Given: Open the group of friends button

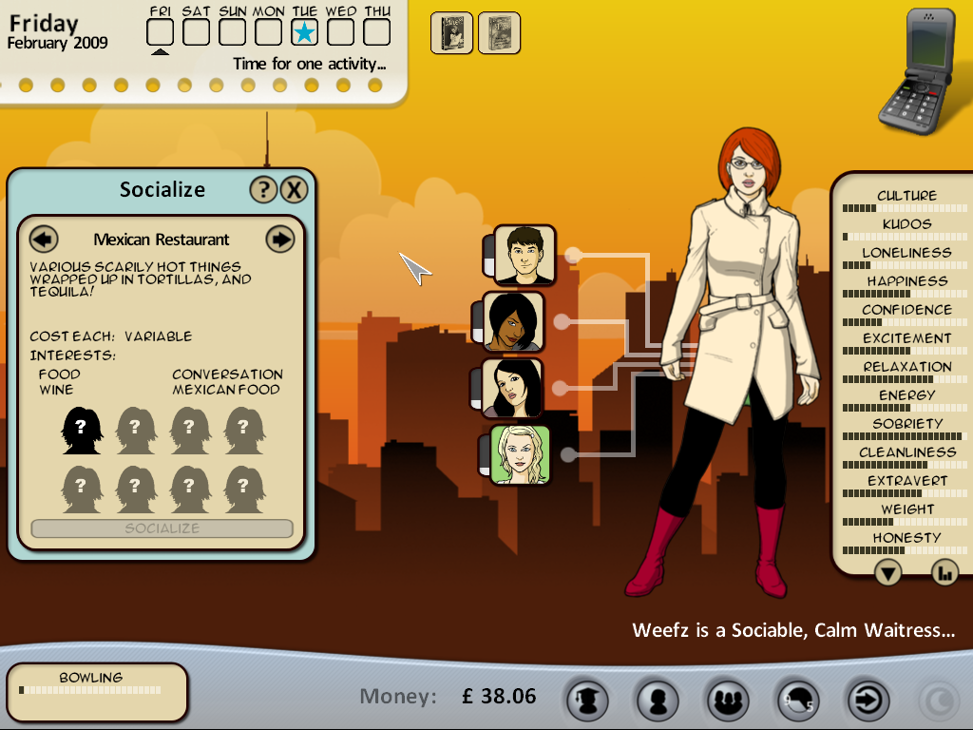Looking at the screenshot, I should [x=727, y=700].
